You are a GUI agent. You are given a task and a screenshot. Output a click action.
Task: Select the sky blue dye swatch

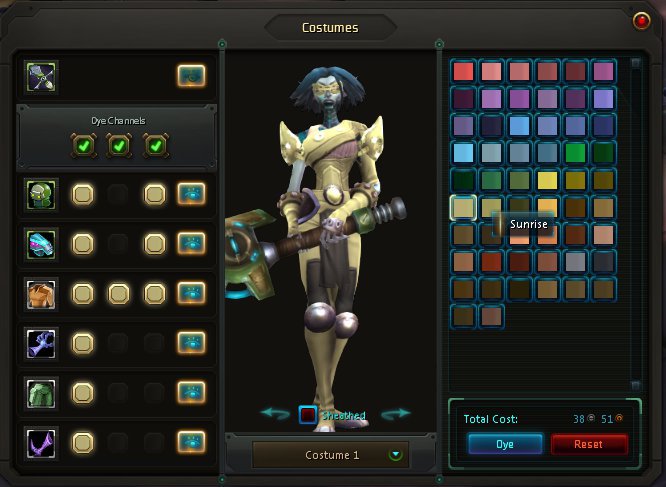463,153
